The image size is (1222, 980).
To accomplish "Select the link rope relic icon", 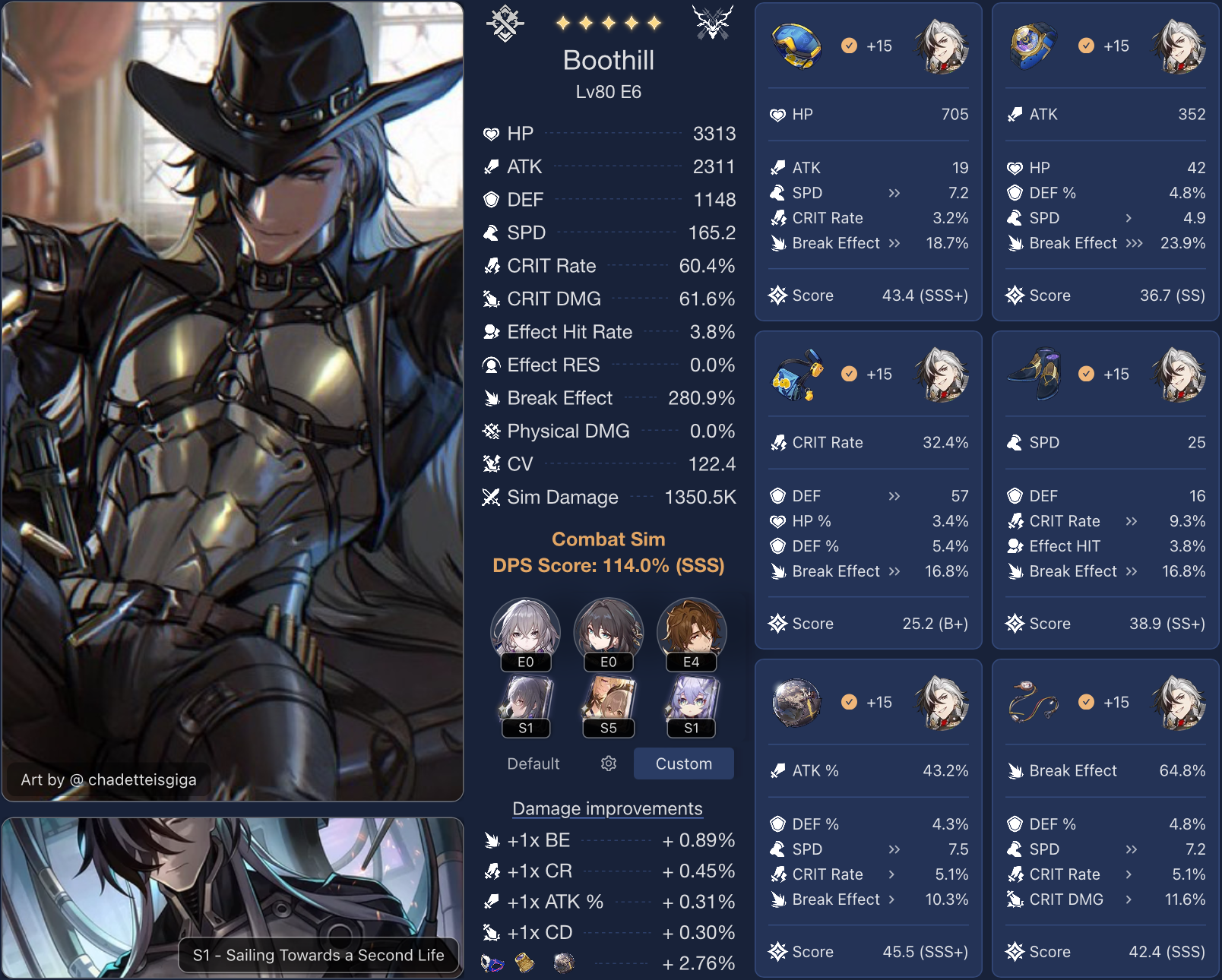I will [1034, 703].
